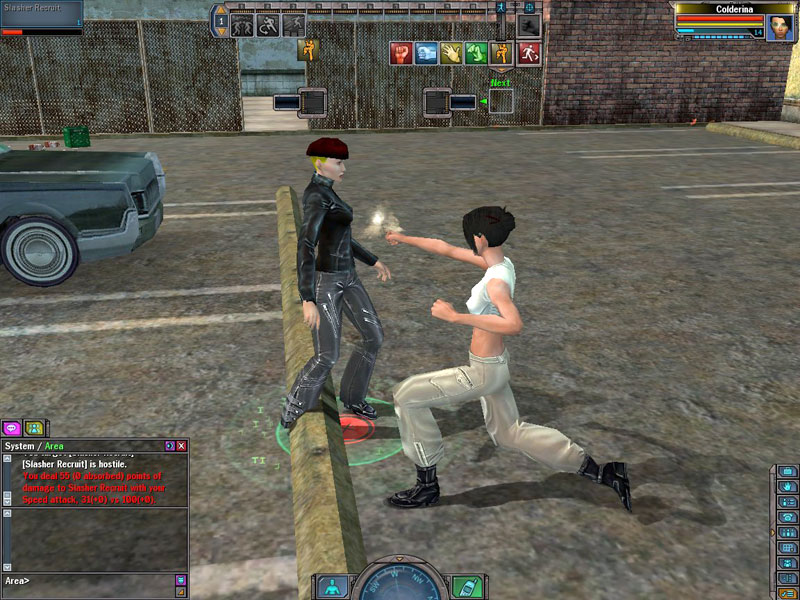Choose the yellow open-hand tactic
This screenshot has height=600, width=800.
pos(452,53)
